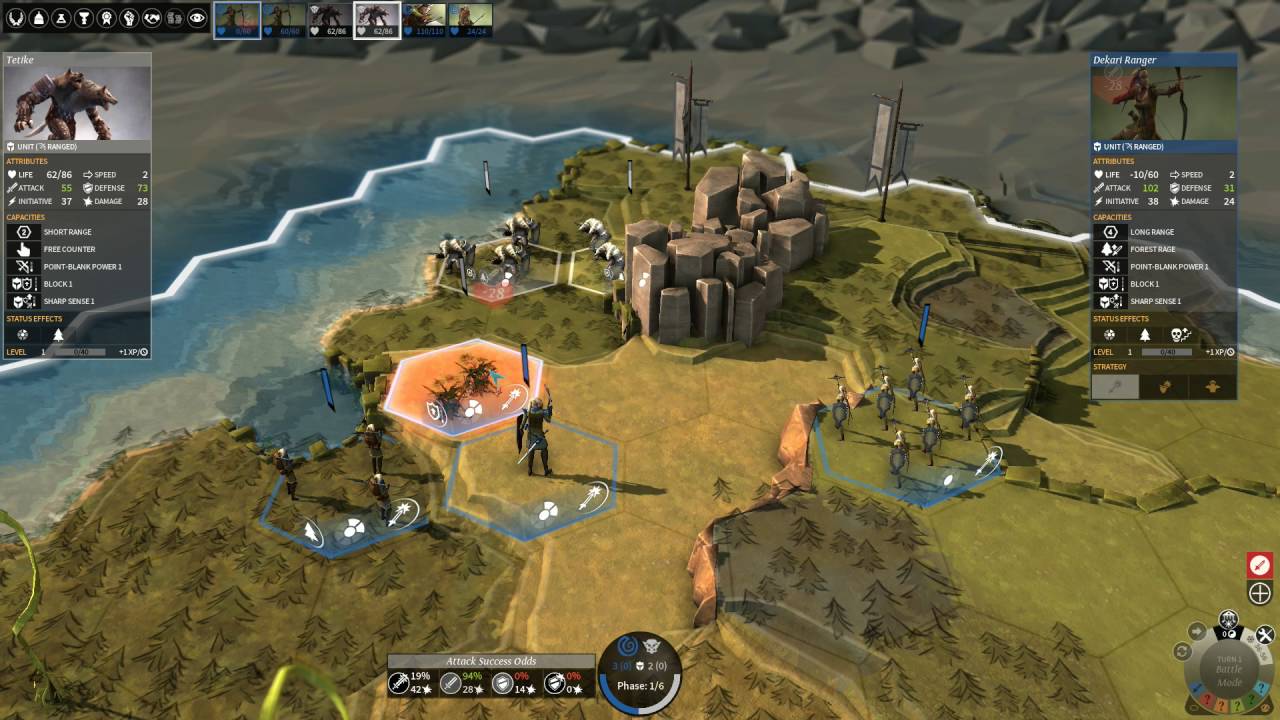The image size is (1280, 720).
Task: Click the grey right-arrow button
Action: (x=1197, y=631)
